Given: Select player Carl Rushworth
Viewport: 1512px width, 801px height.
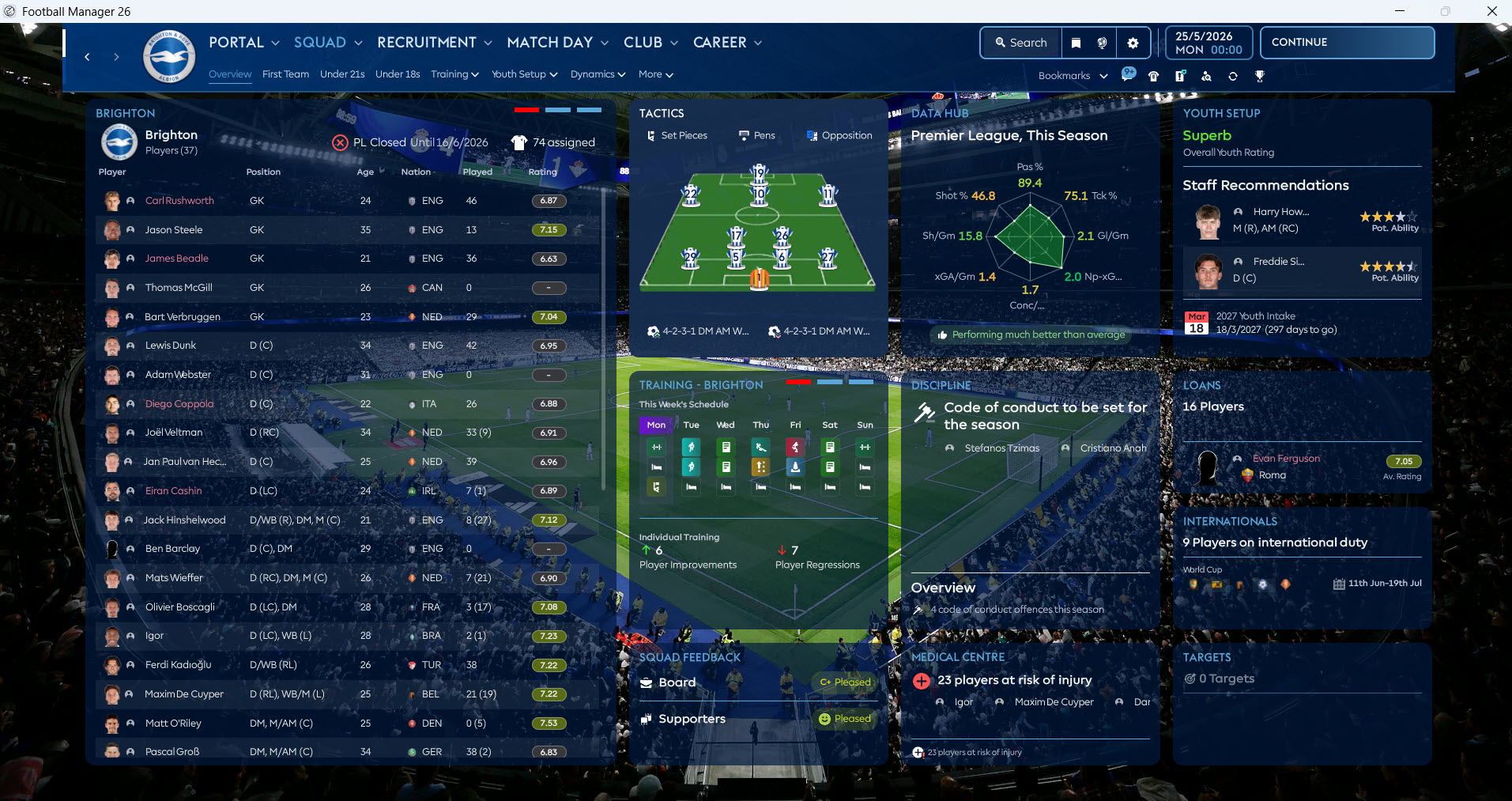Looking at the screenshot, I should click(179, 201).
